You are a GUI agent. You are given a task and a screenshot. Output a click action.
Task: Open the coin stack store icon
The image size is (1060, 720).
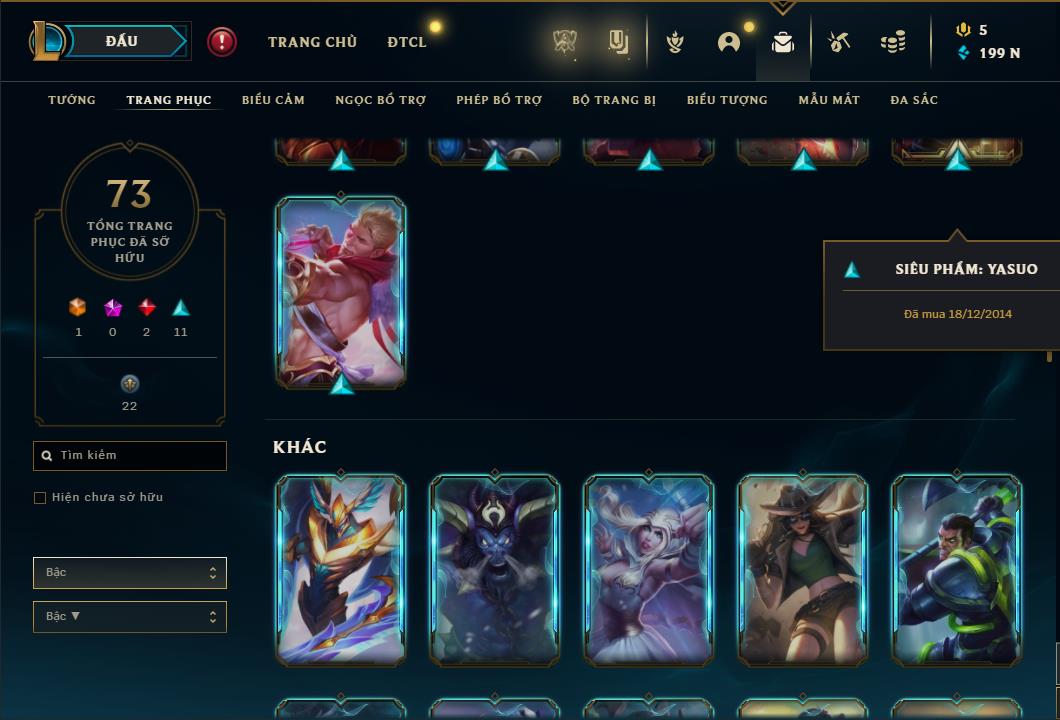(x=893, y=42)
